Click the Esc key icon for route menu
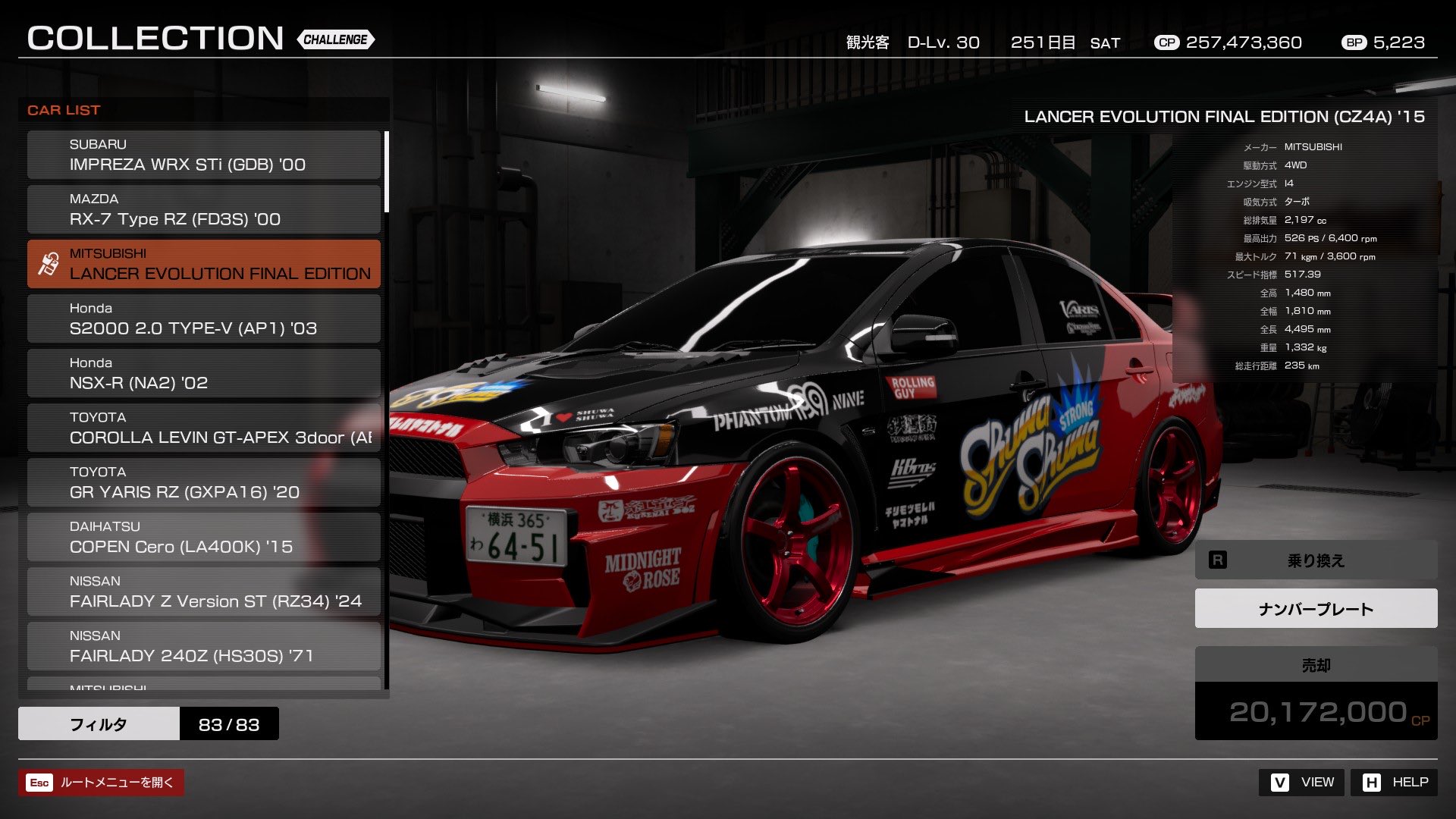 (40, 782)
